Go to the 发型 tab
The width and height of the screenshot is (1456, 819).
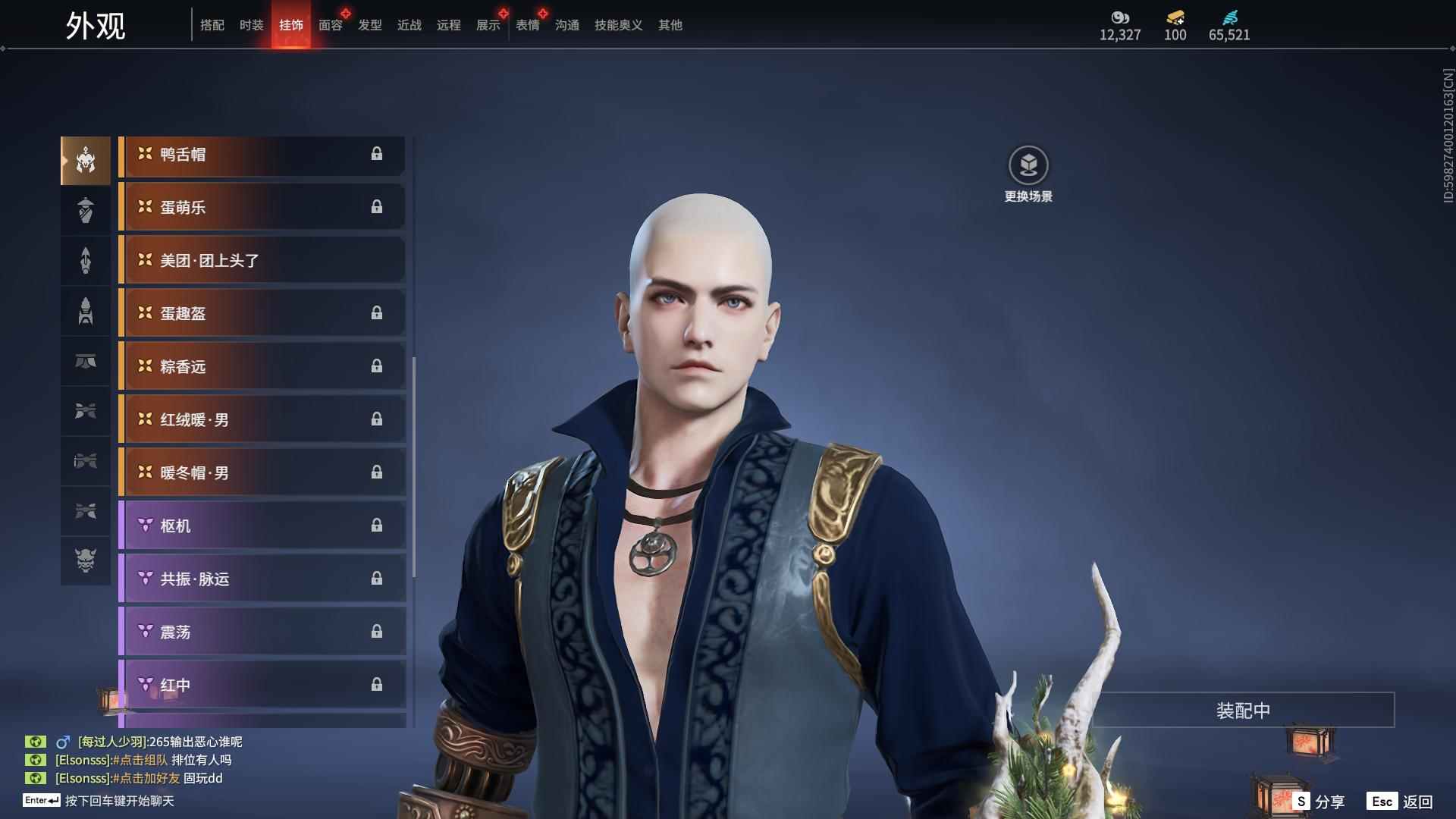point(369,25)
